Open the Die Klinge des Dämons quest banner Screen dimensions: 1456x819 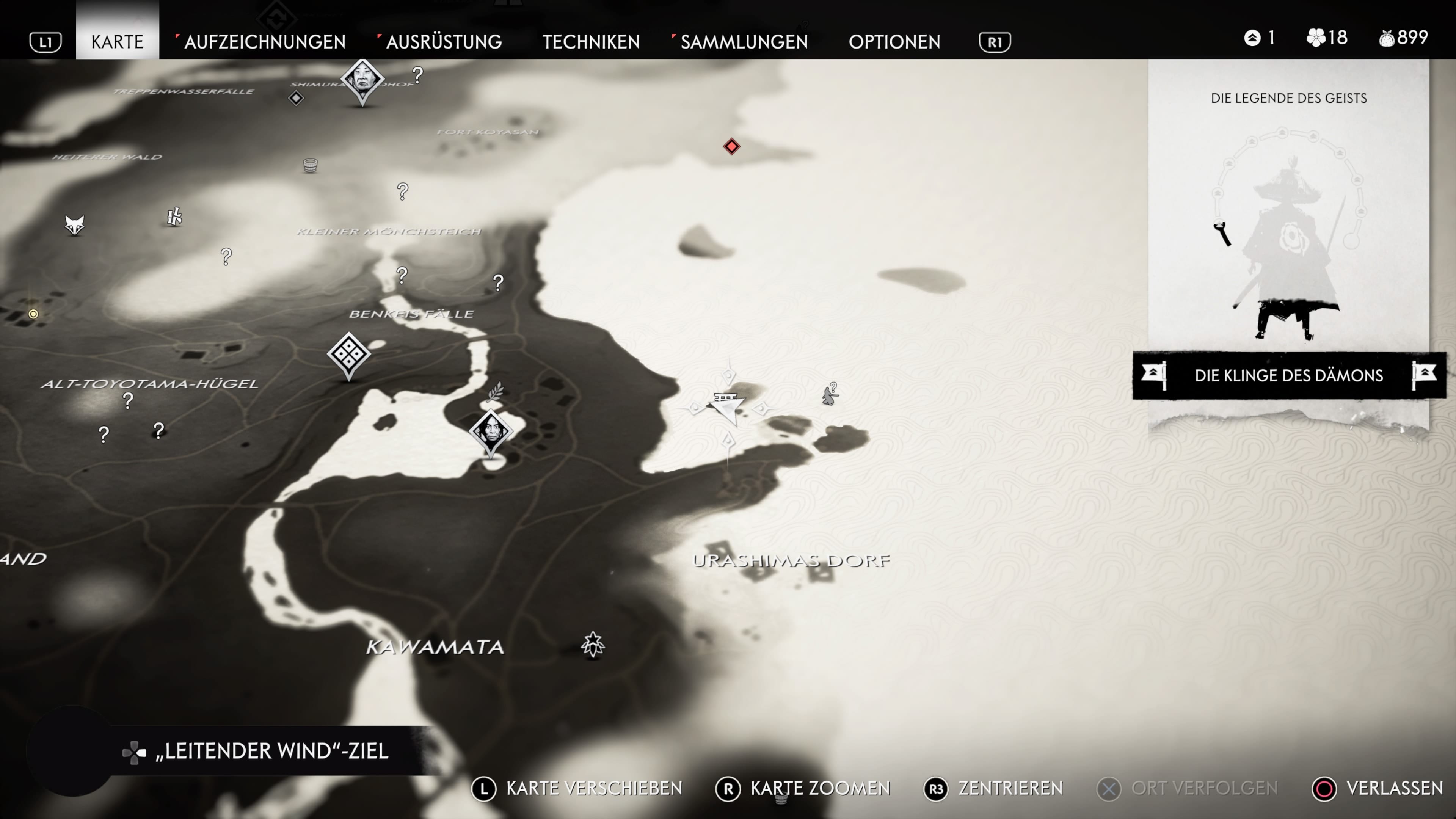click(1289, 375)
